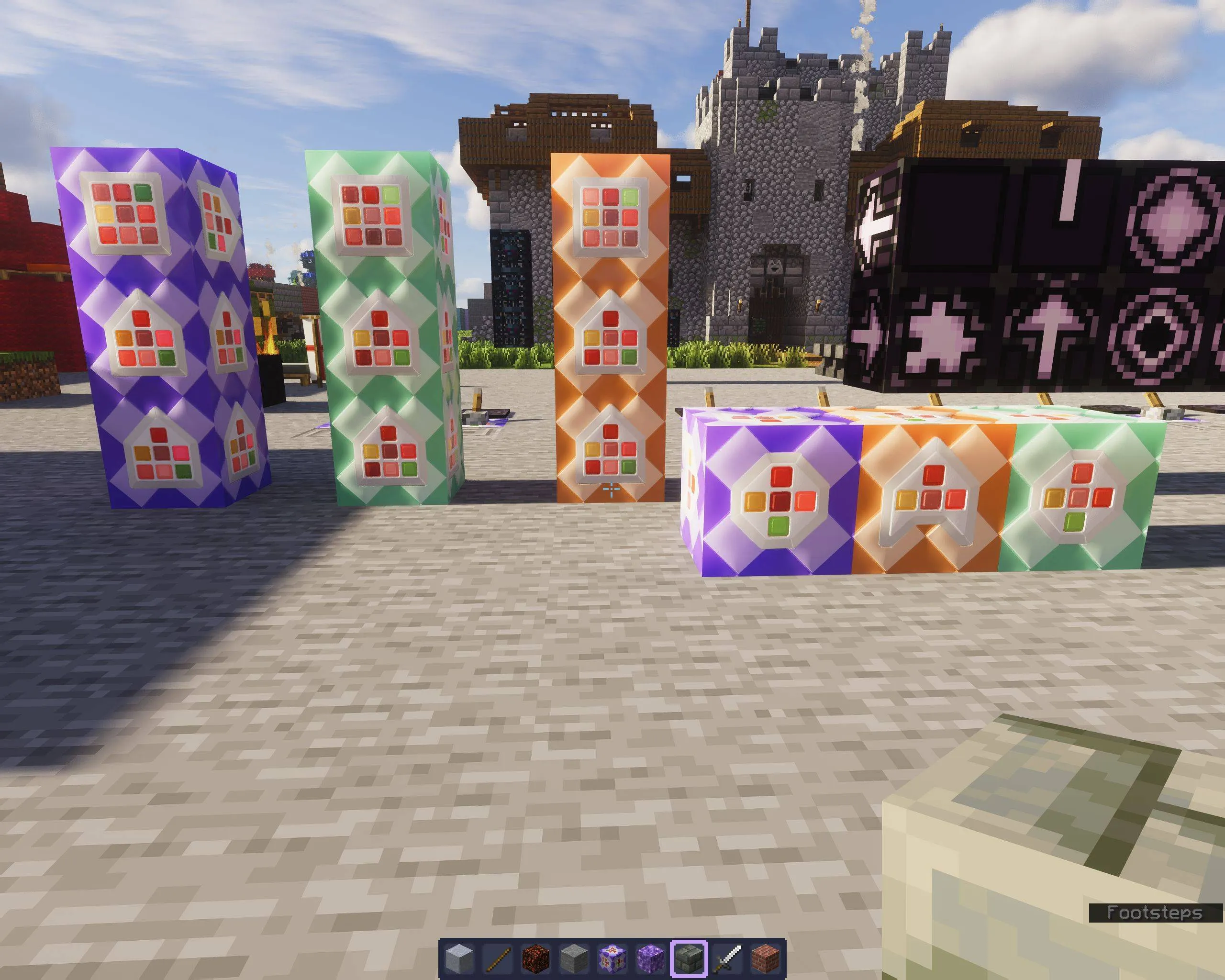The image size is (1225, 980).
Task: Click the crosshair target on the orange pillar
Action: (612, 488)
